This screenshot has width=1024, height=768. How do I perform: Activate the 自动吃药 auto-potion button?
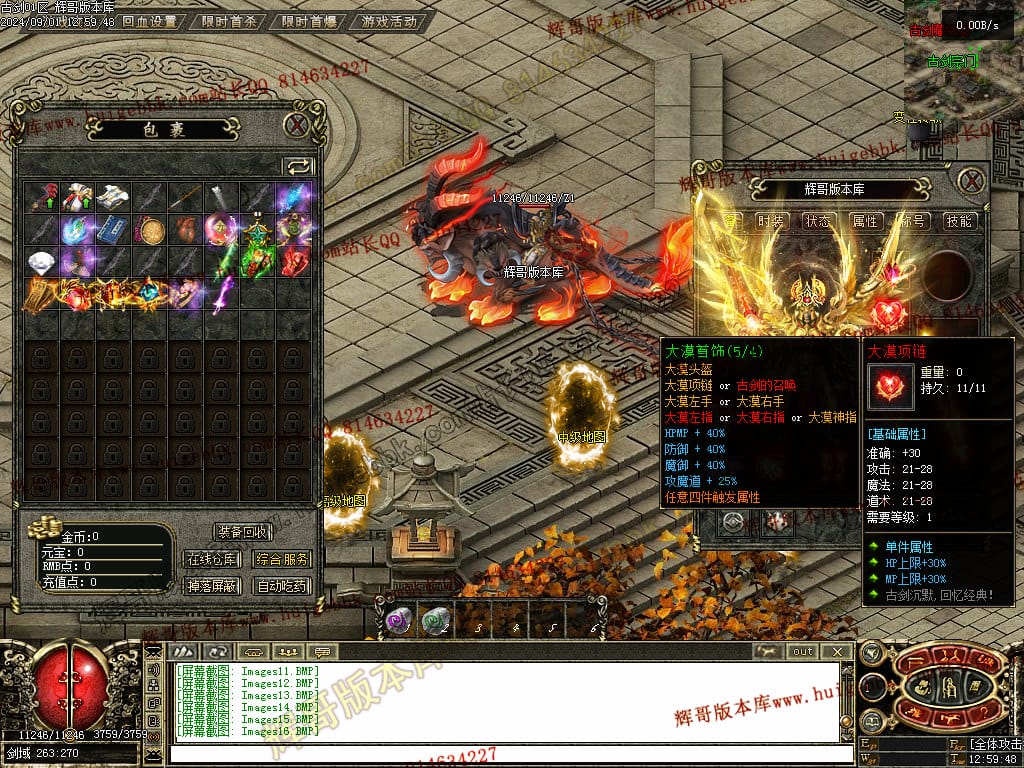click(282, 586)
